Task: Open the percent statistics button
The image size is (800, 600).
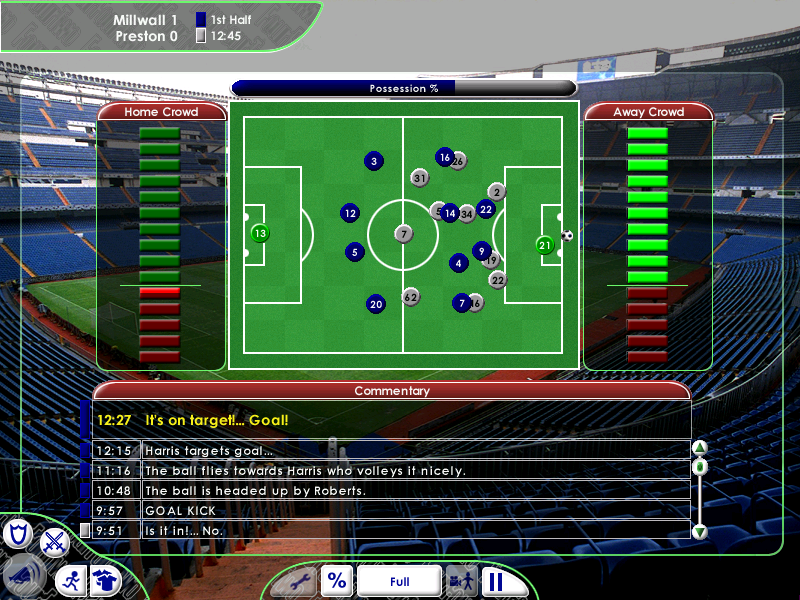Action: tap(337, 581)
